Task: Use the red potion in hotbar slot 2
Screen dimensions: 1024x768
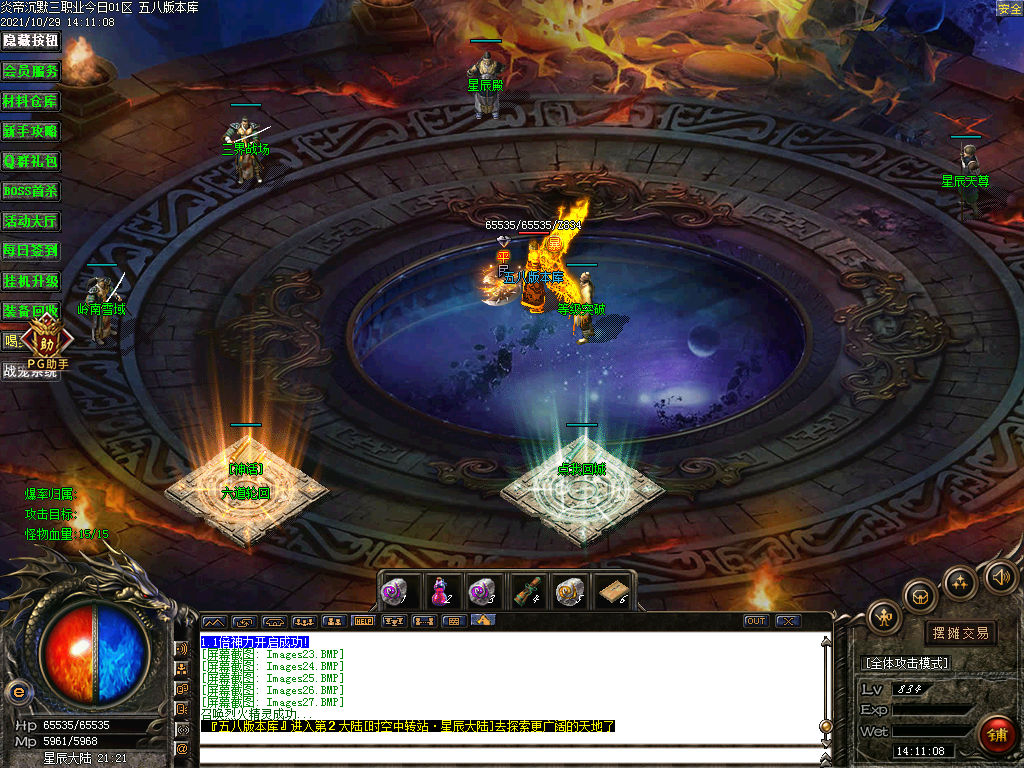Action: coord(440,591)
